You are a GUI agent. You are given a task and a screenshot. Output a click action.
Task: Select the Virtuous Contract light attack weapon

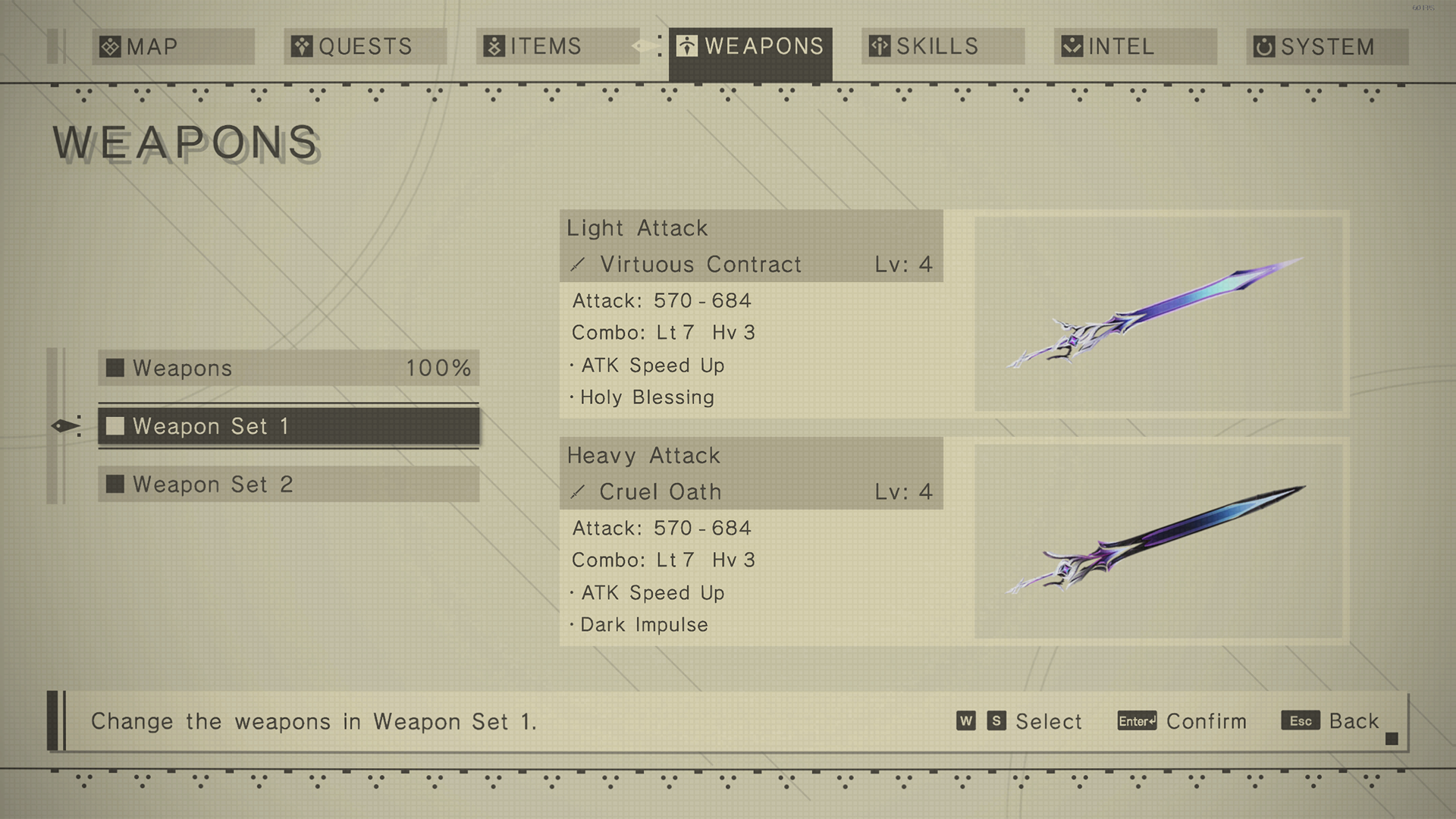[751, 265]
